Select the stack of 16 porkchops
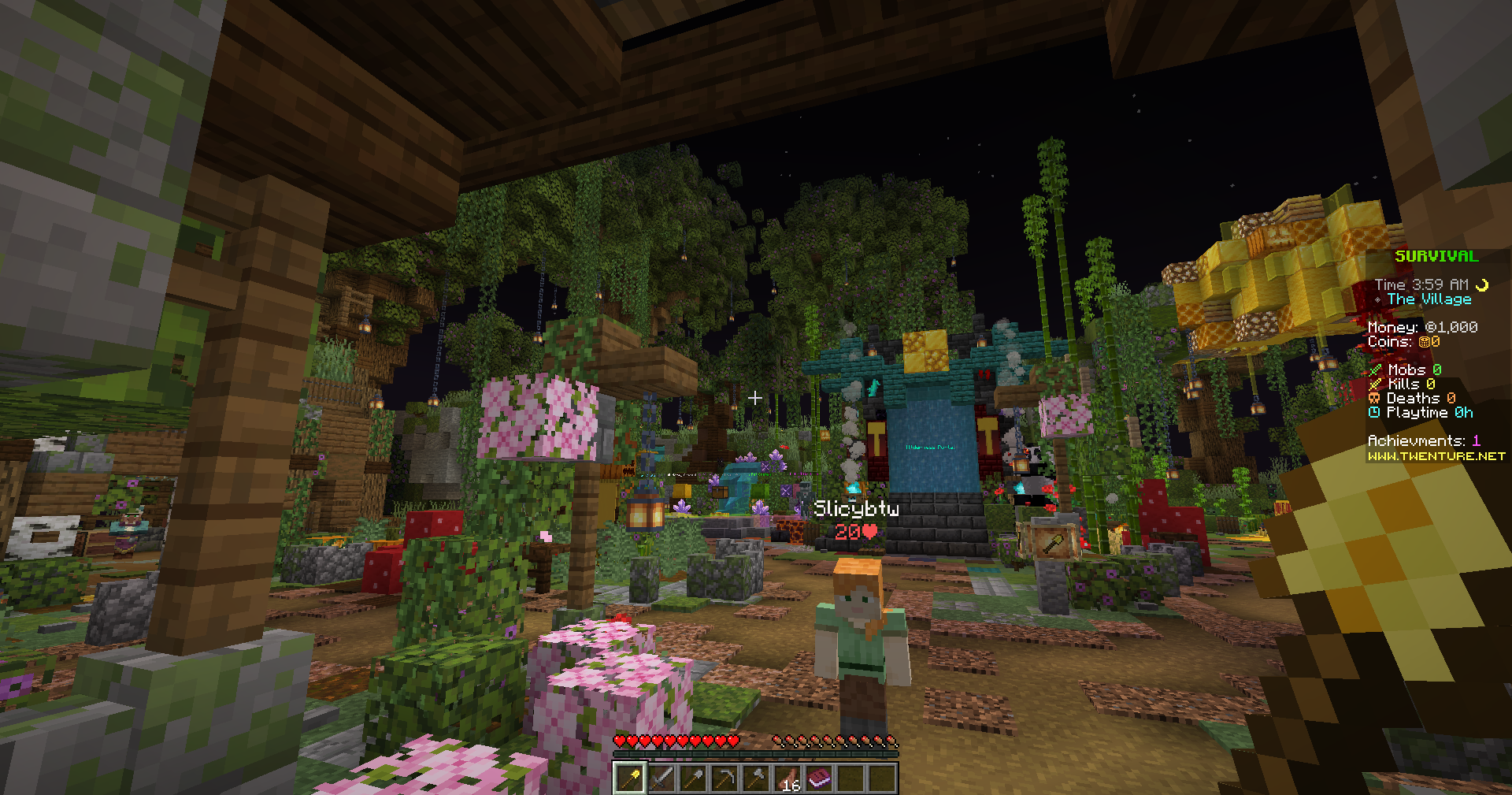 tap(789, 778)
